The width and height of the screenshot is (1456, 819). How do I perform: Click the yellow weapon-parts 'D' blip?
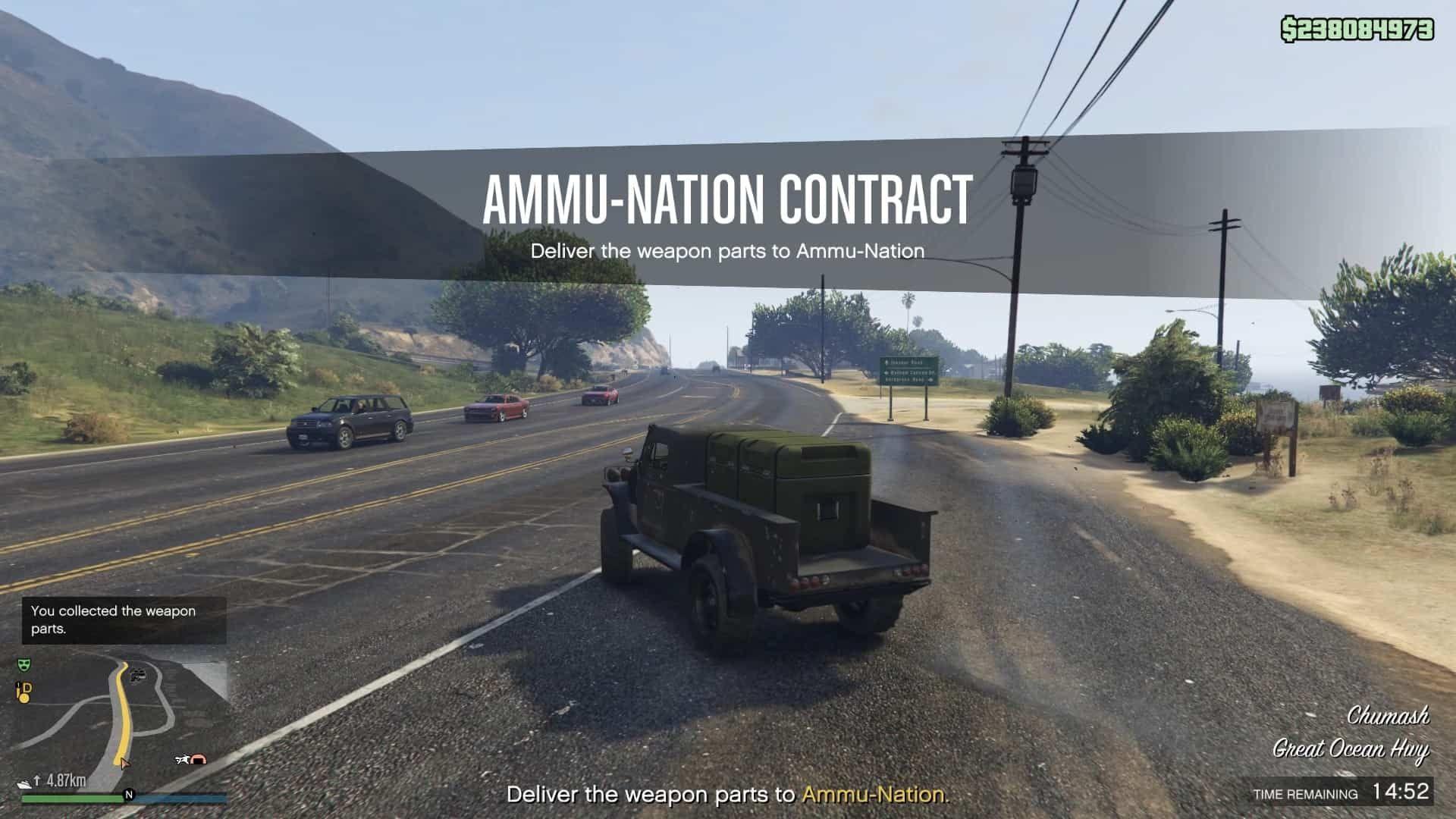tap(24, 689)
